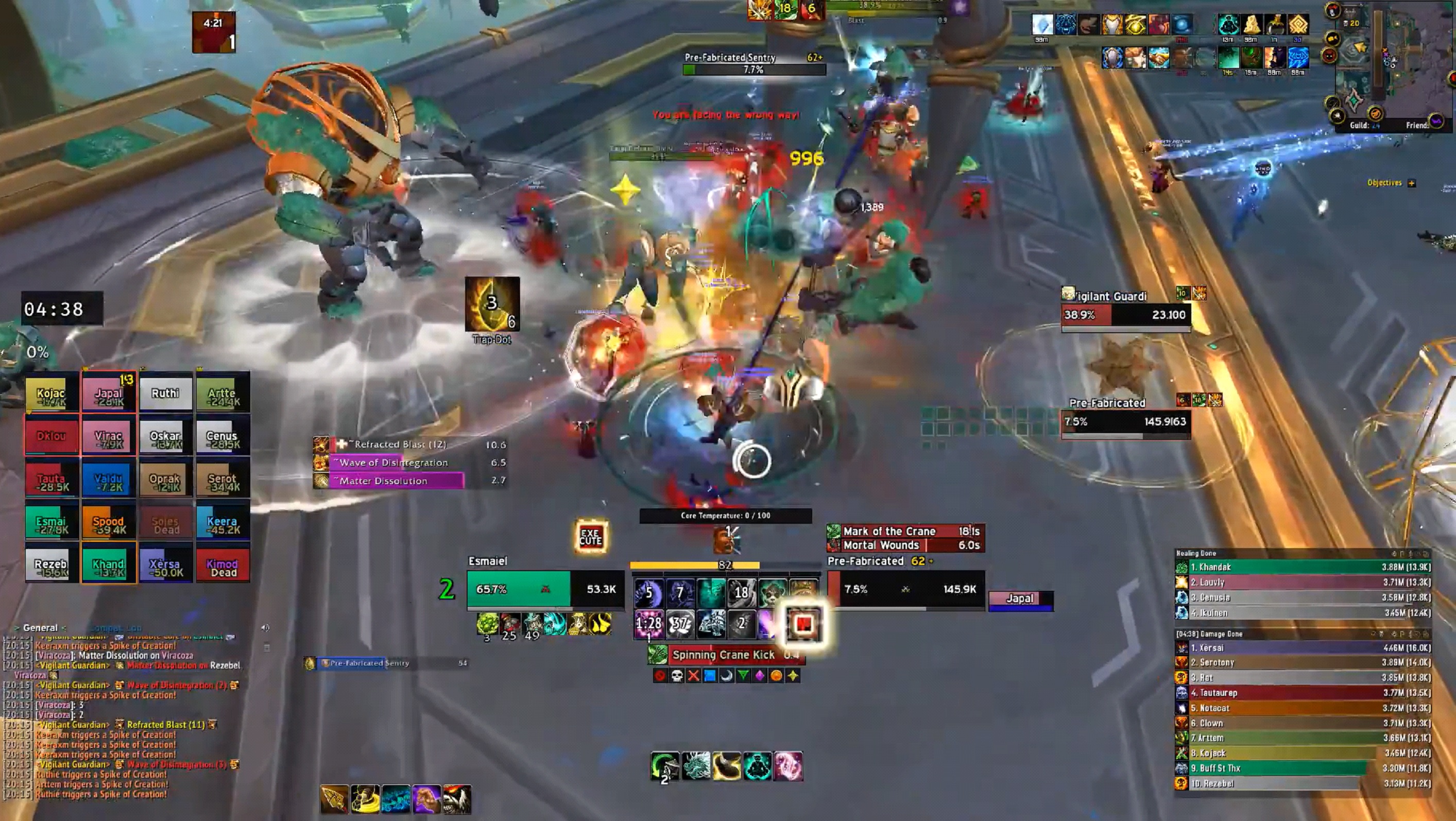Activate the golden spearhead ability icon
The width and height of the screenshot is (1456, 821).
[334, 799]
